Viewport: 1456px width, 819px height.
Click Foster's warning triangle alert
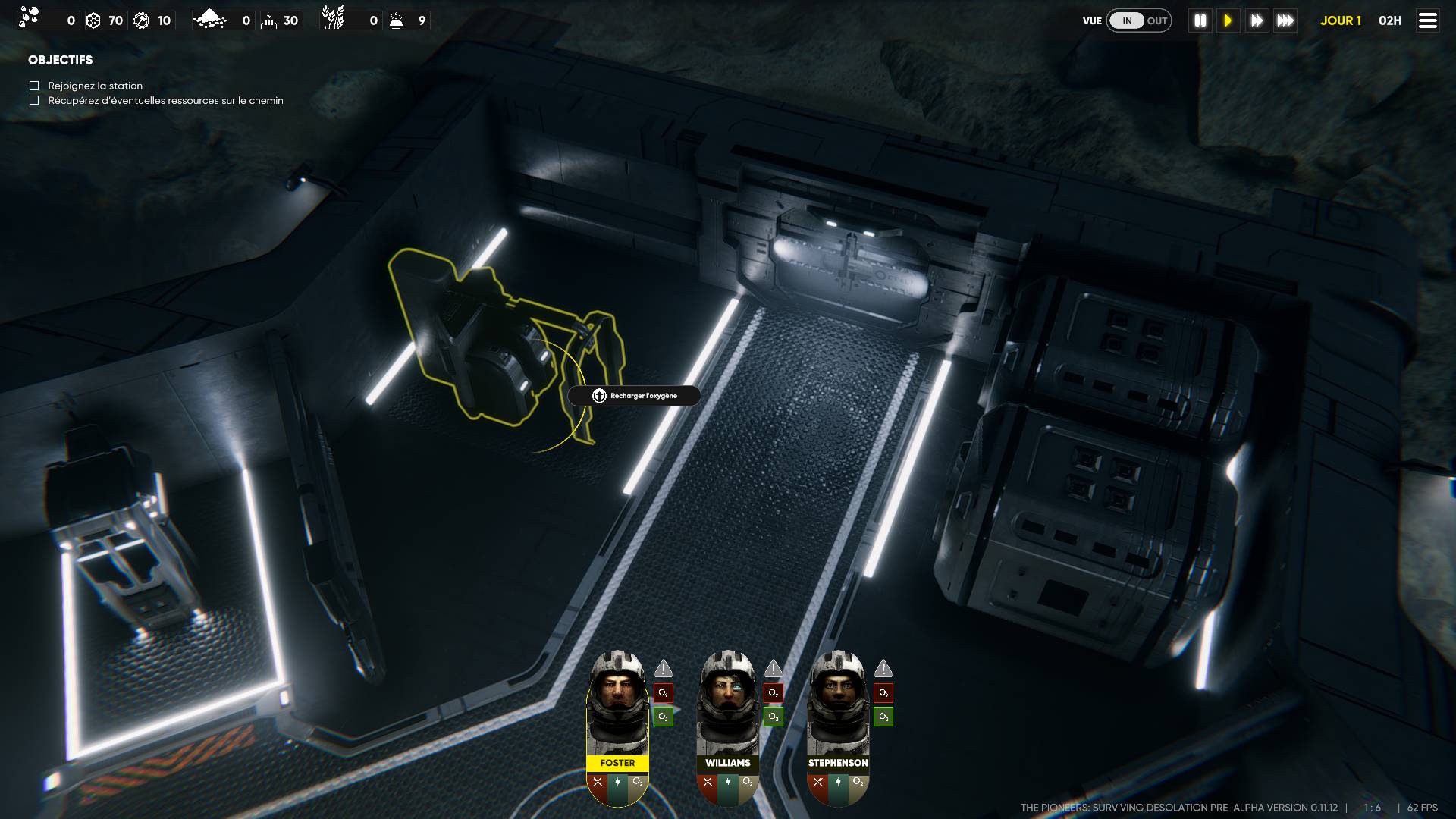point(664,669)
